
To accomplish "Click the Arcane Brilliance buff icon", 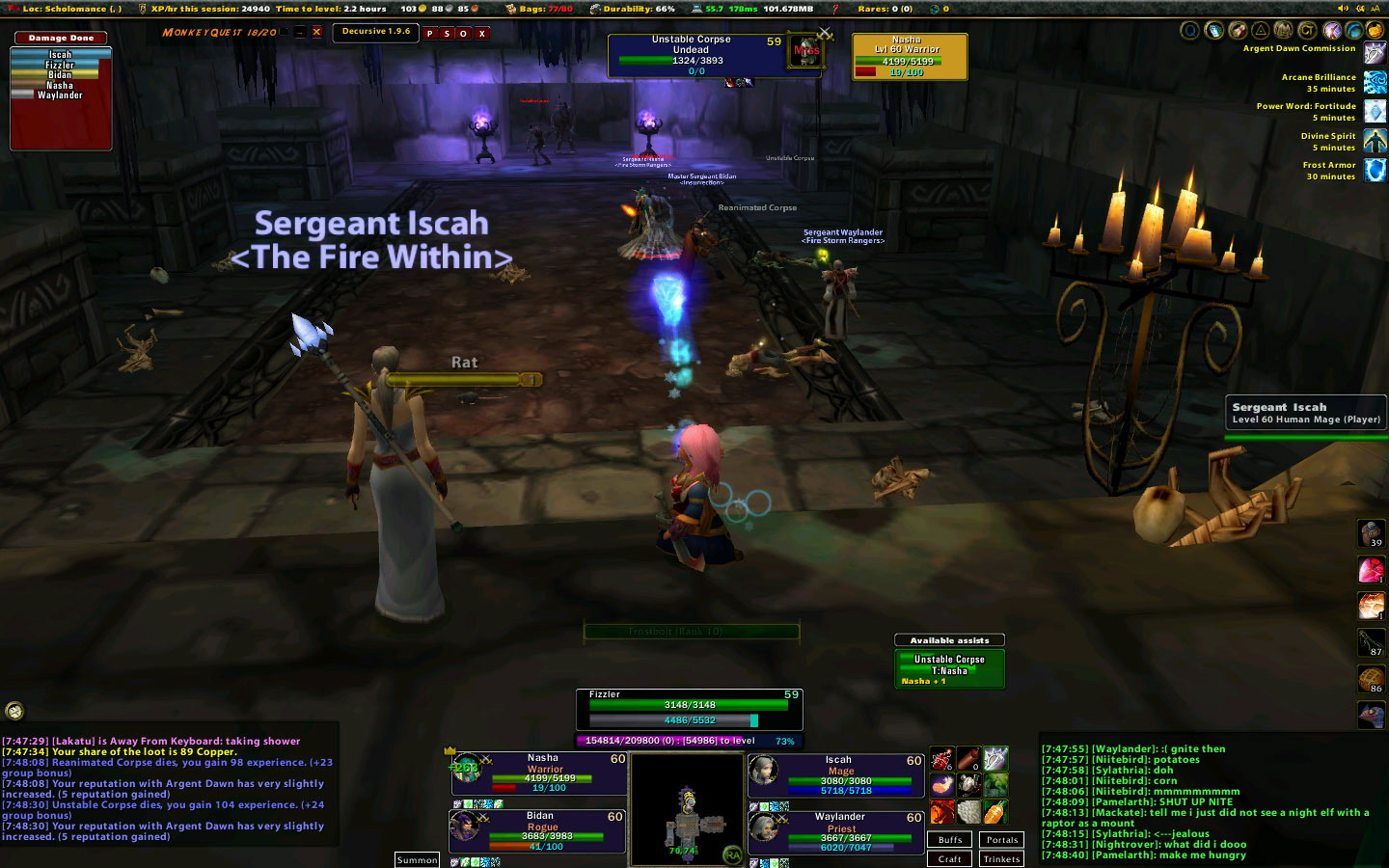I will pos(1375,83).
